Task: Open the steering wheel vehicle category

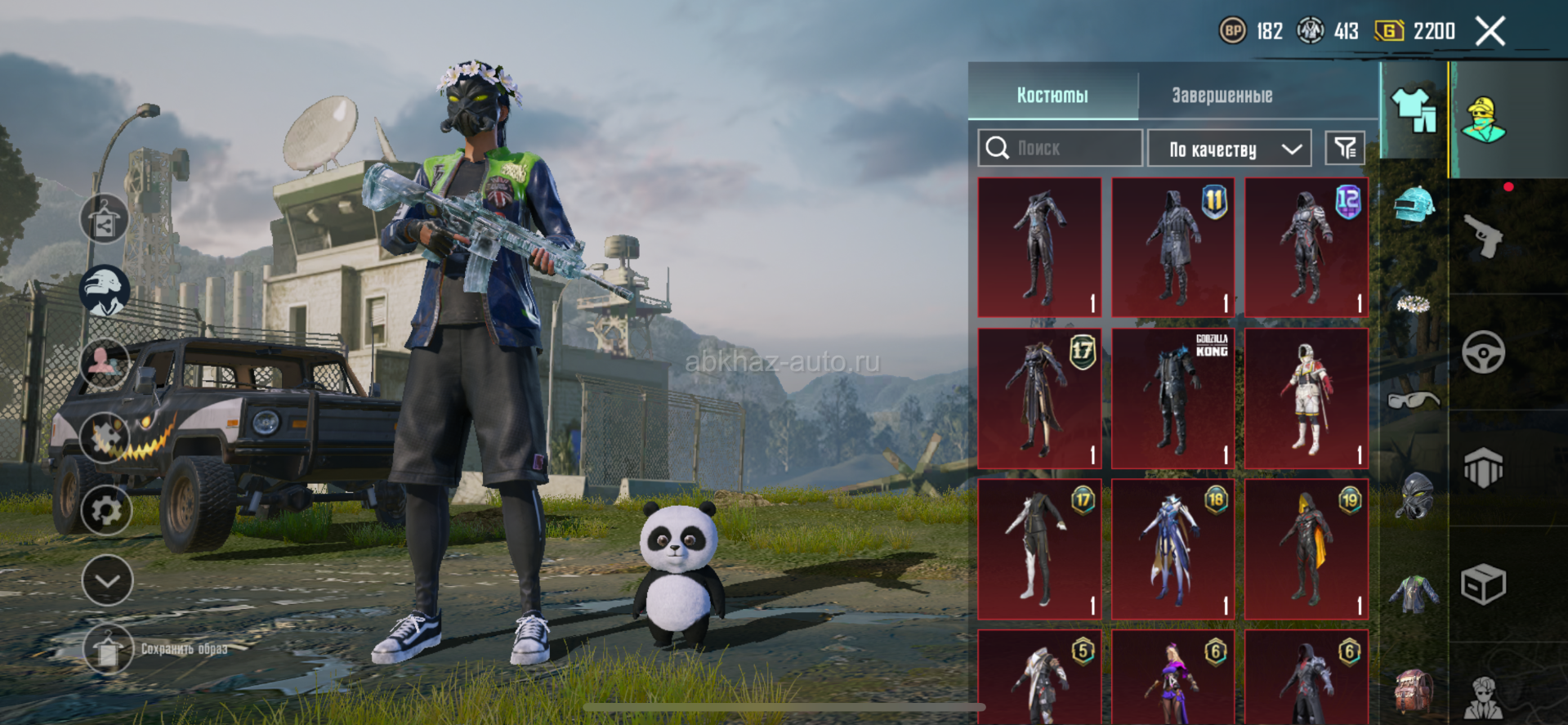Action: tap(1484, 352)
